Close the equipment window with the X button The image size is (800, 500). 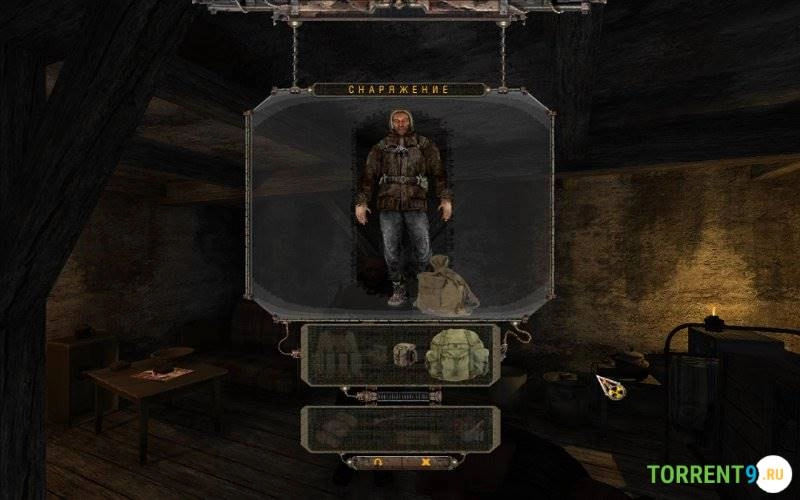click(425, 462)
